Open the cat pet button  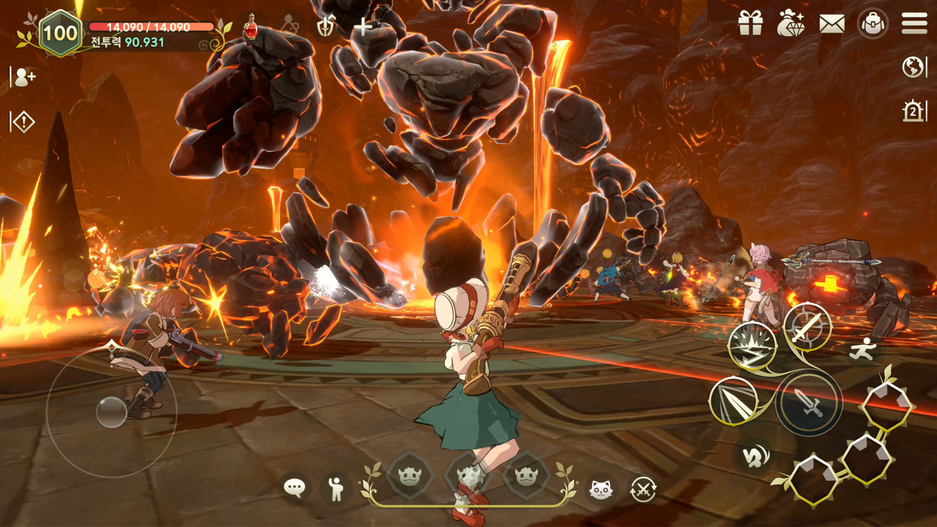coord(601,488)
